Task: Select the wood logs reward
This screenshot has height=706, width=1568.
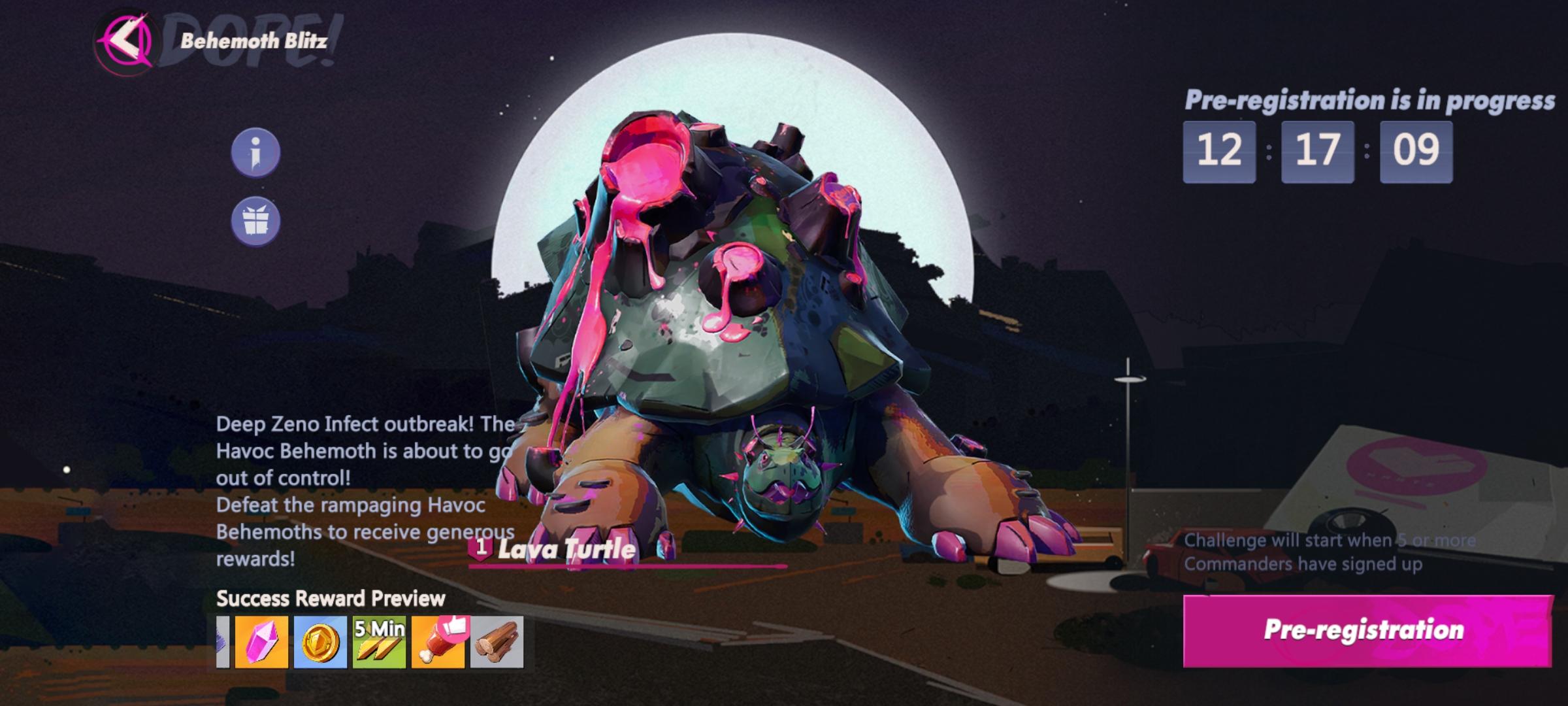Action: coord(497,642)
